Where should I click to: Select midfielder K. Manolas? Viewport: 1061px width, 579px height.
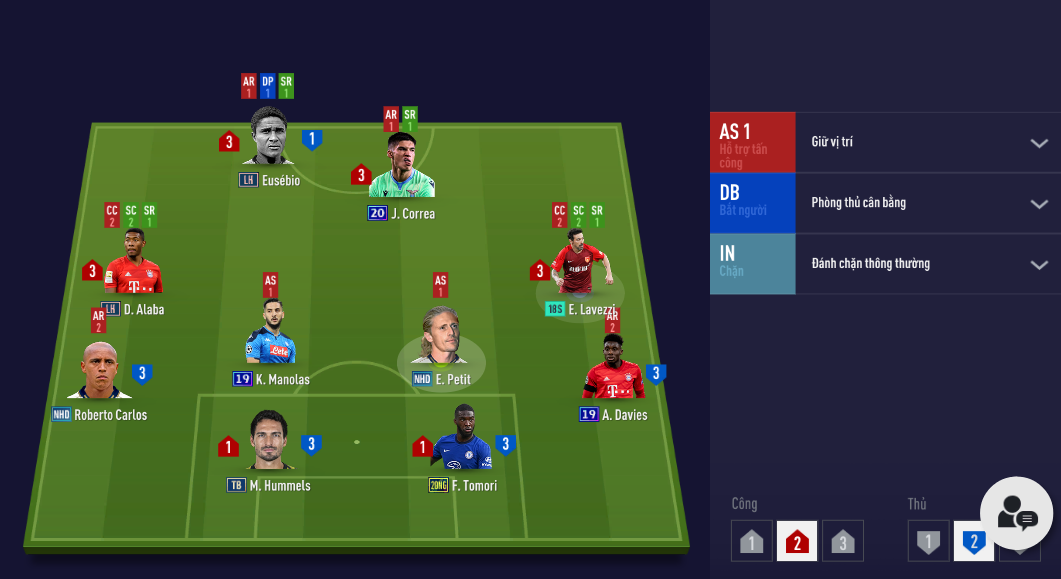pyautogui.click(x=270, y=334)
